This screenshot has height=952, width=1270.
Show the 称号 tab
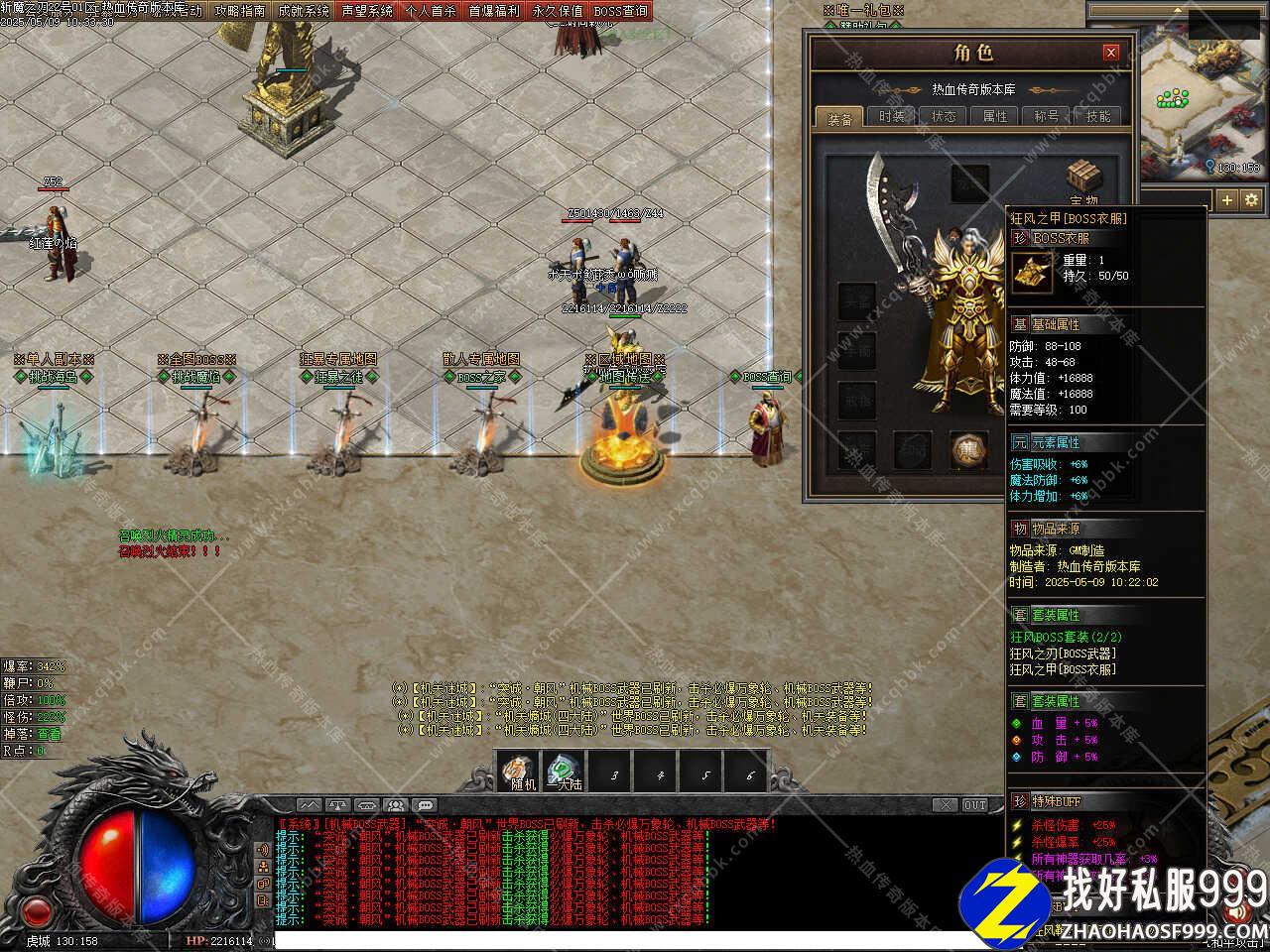tap(1047, 116)
